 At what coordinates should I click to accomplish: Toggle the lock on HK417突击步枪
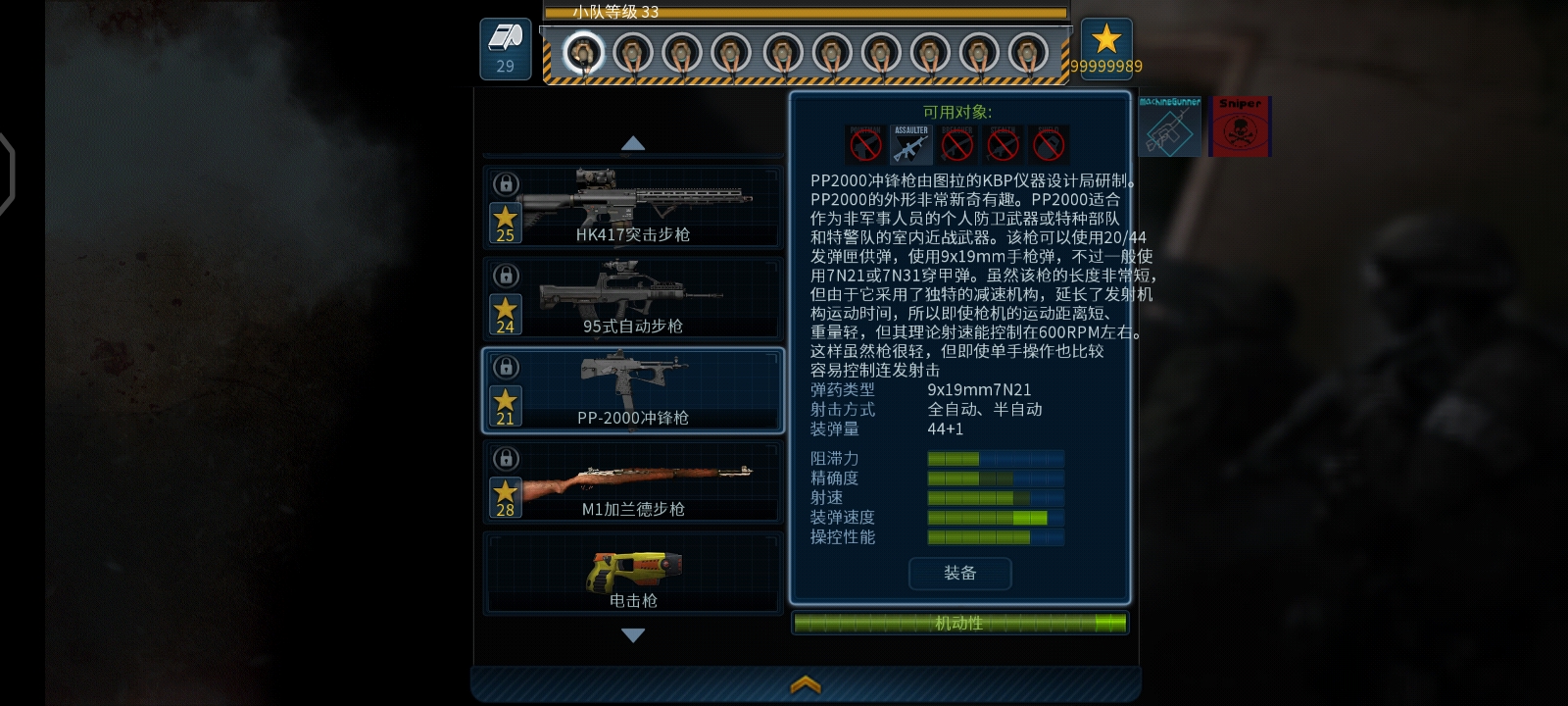505,185
